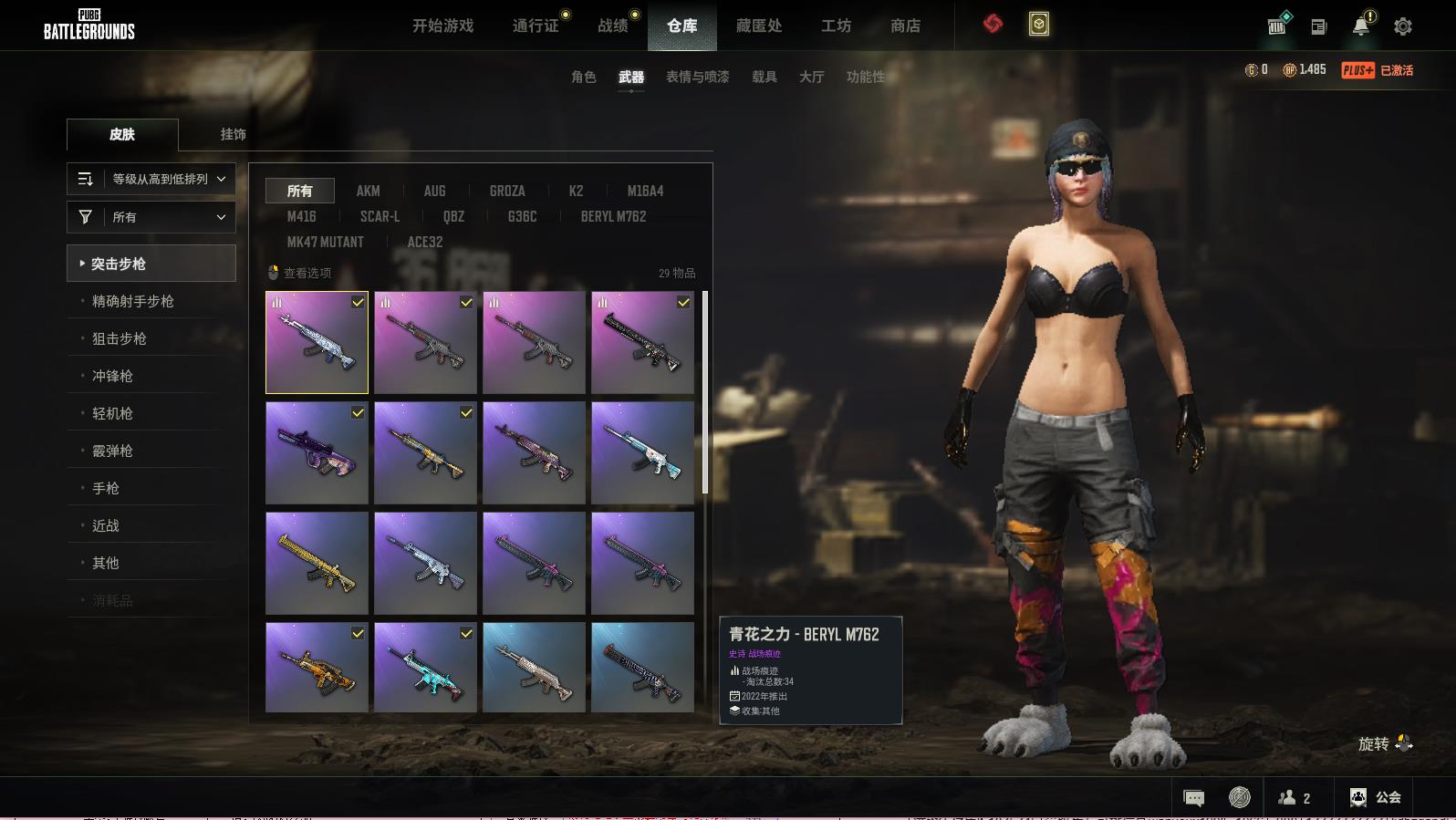Open the 公会 guild panel
1456x820 pixels.
(x=1376, y=798)
